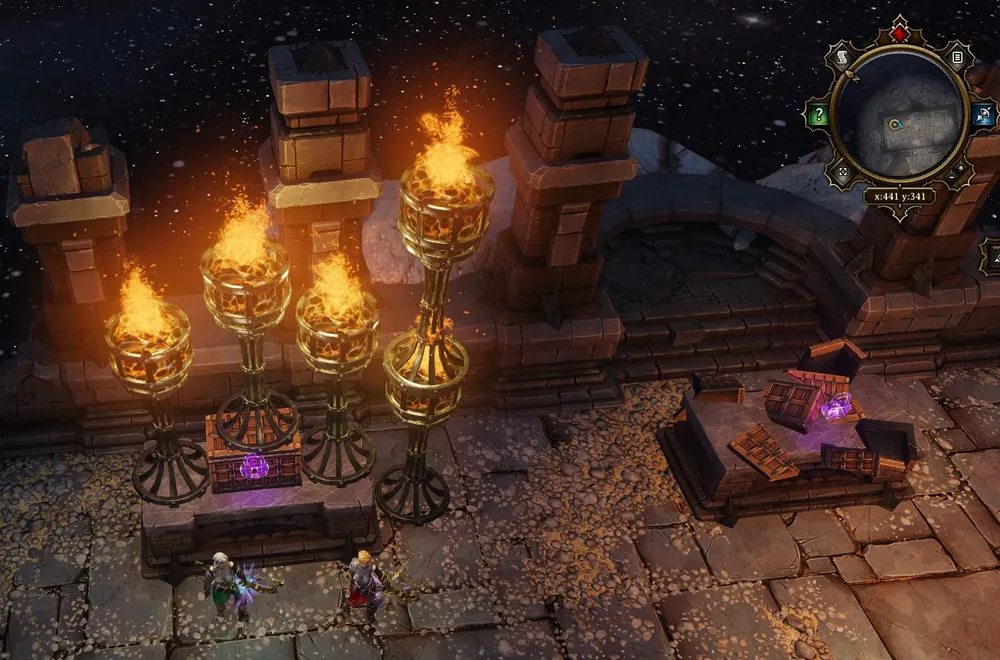The height and width of the screenshot is (660, 1000).
Task: Click the green question mark help icon
Action: (x=819, y=115)
